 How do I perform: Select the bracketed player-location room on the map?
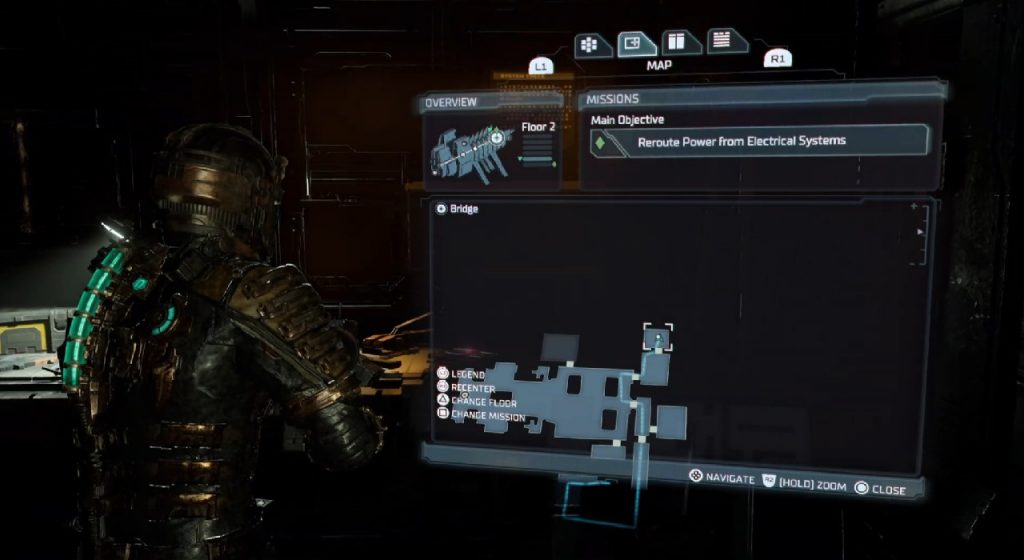click(x=659, y=337)
